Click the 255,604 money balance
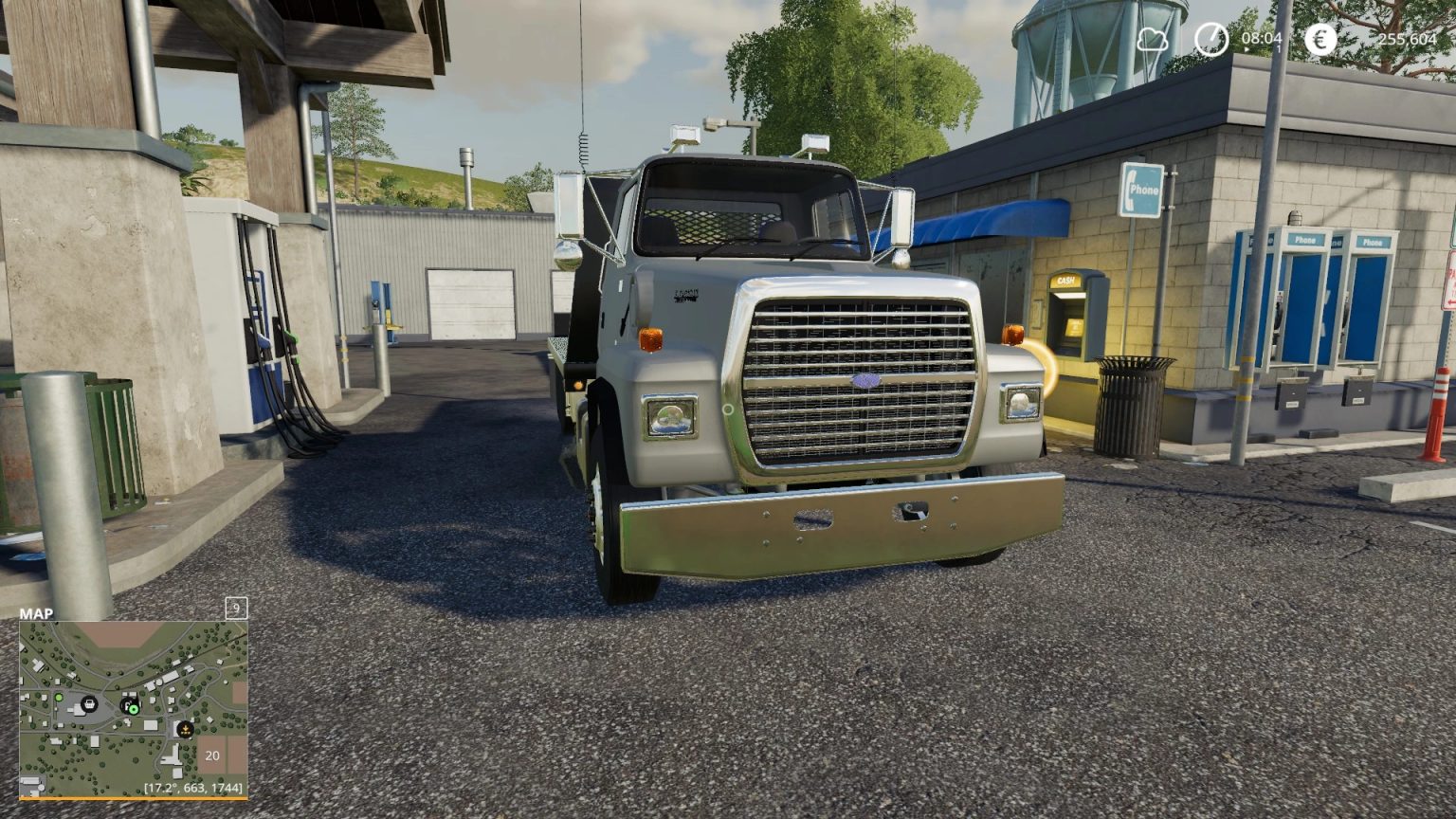The width and height of the screenshot is (1456, 819). 1410,40
